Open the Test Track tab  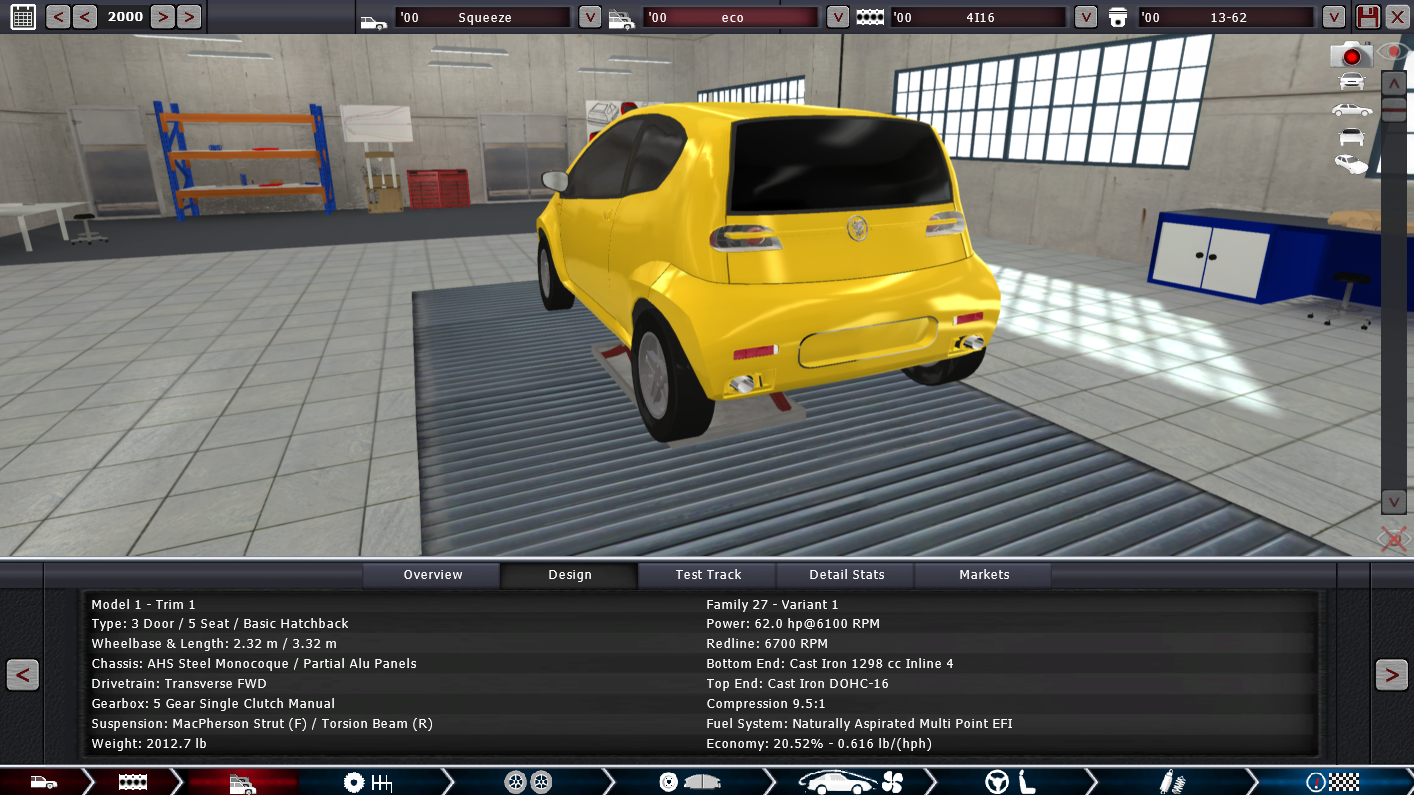708,575
